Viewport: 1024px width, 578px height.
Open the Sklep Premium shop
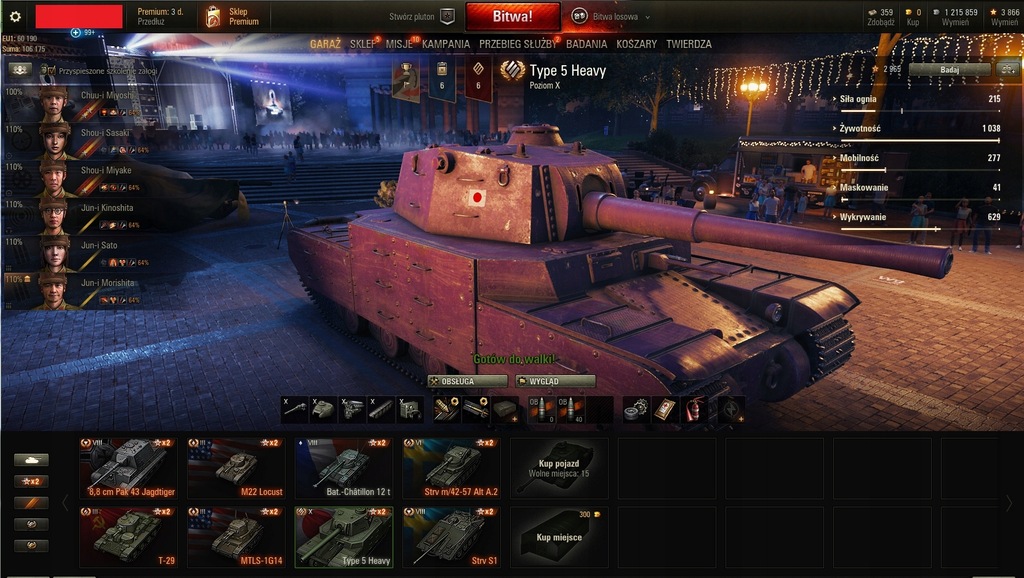pyautogui.click(x=233, y=17)
